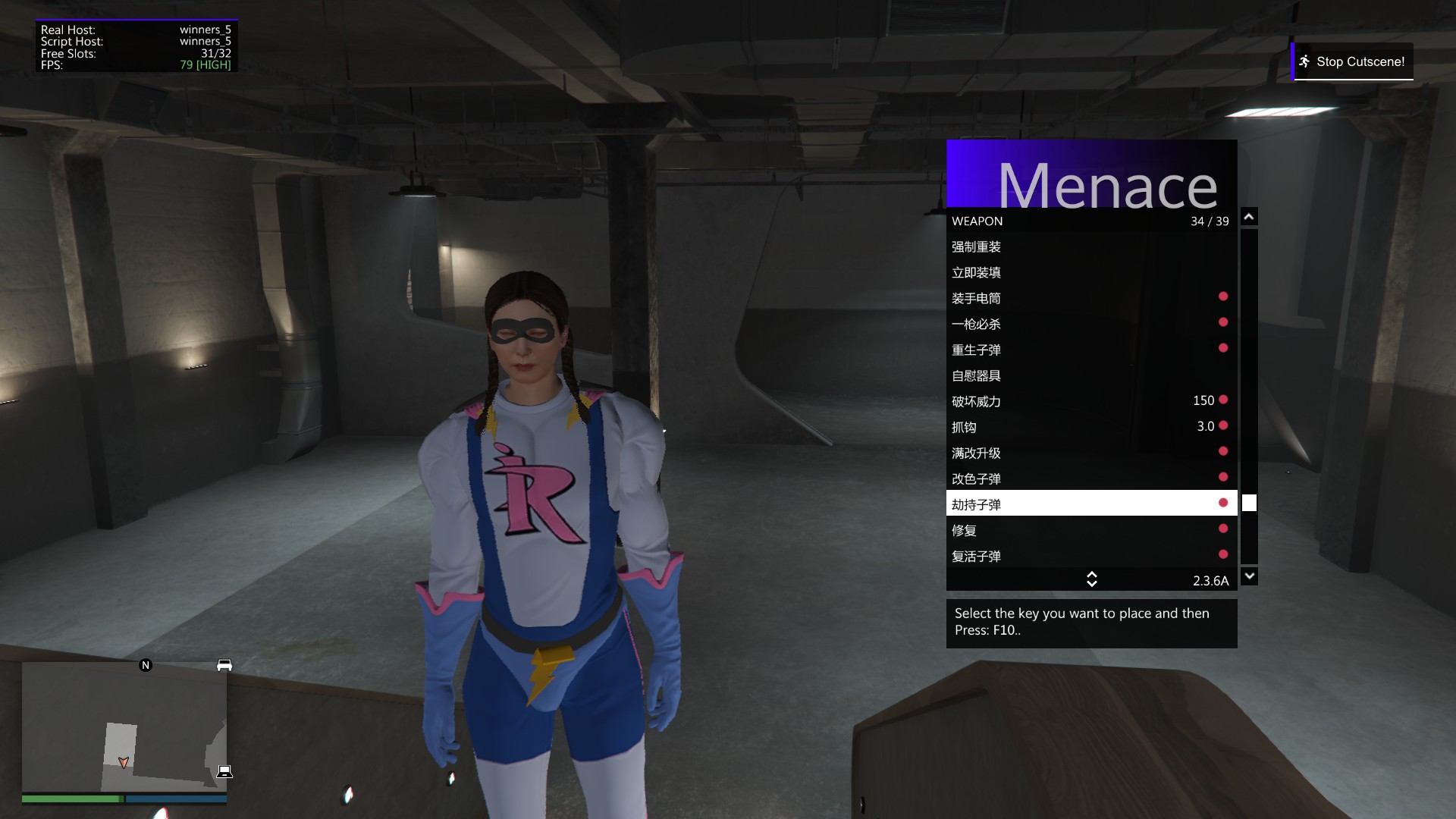Image resolution: width=1456 pixels, height=819 pixels.
Task: Toggle the 复活子弹 option
Action: [1090, 557]
